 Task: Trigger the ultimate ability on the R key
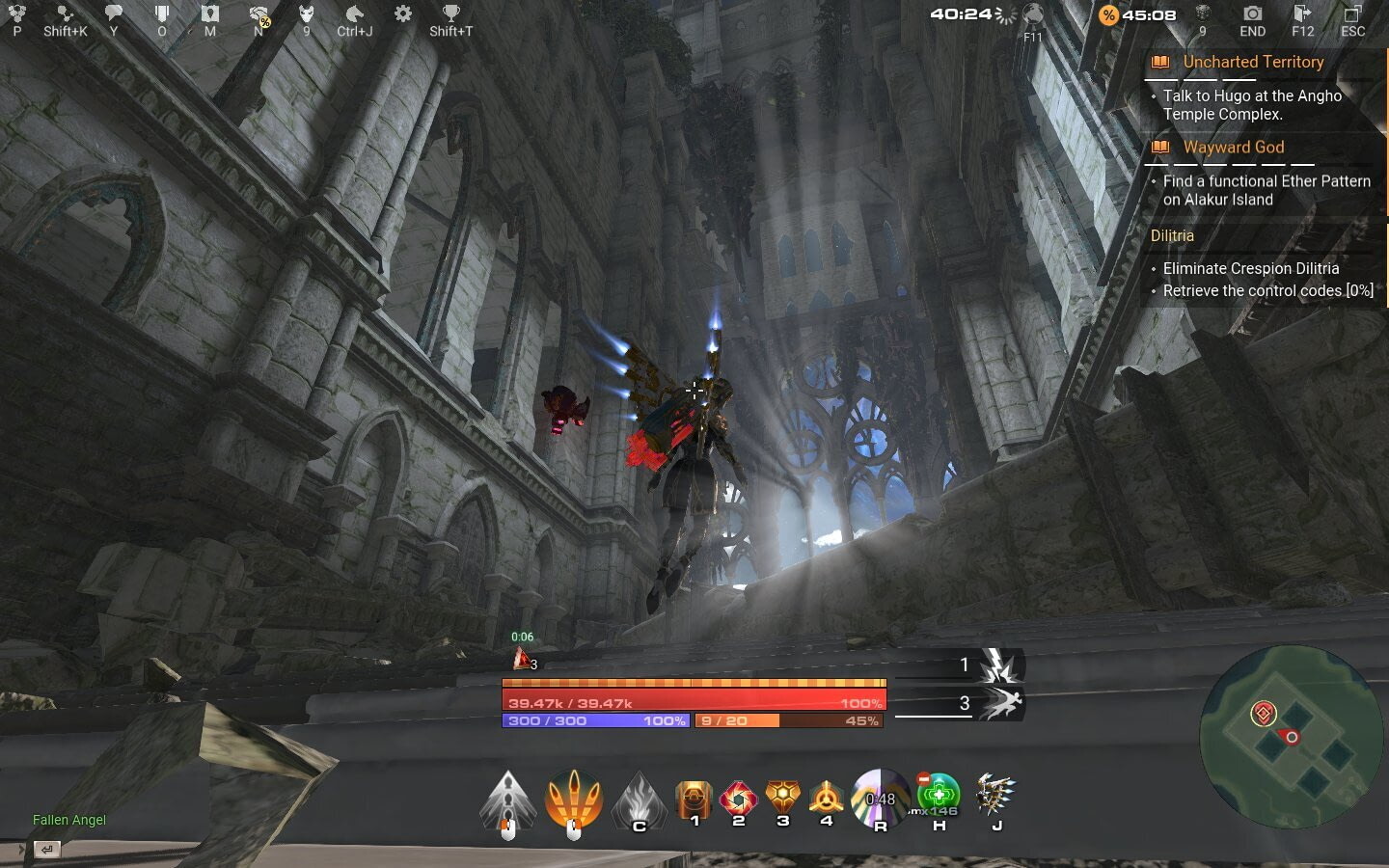[880, 799]
